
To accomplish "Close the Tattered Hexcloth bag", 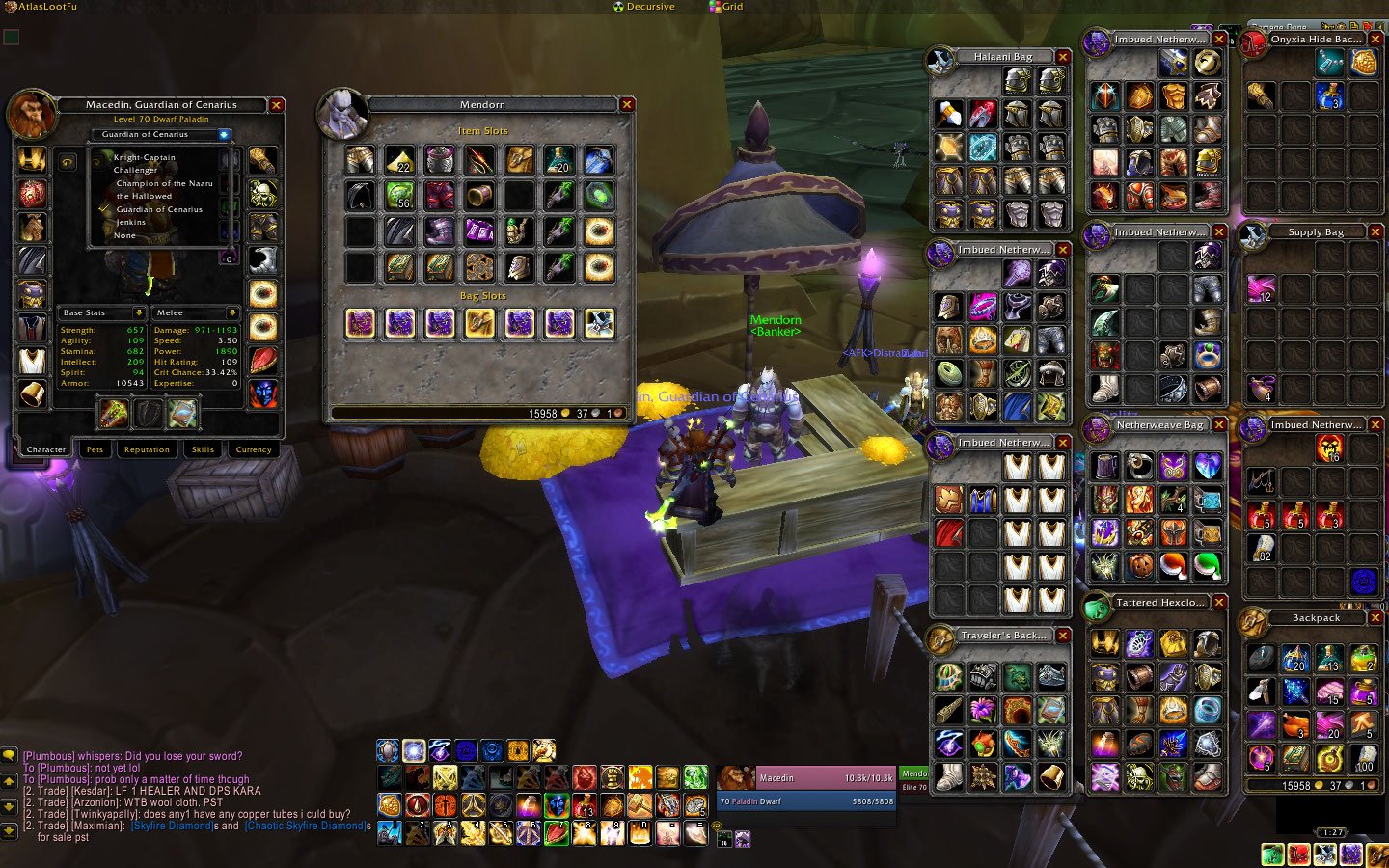I will [x=1219, y=603].
